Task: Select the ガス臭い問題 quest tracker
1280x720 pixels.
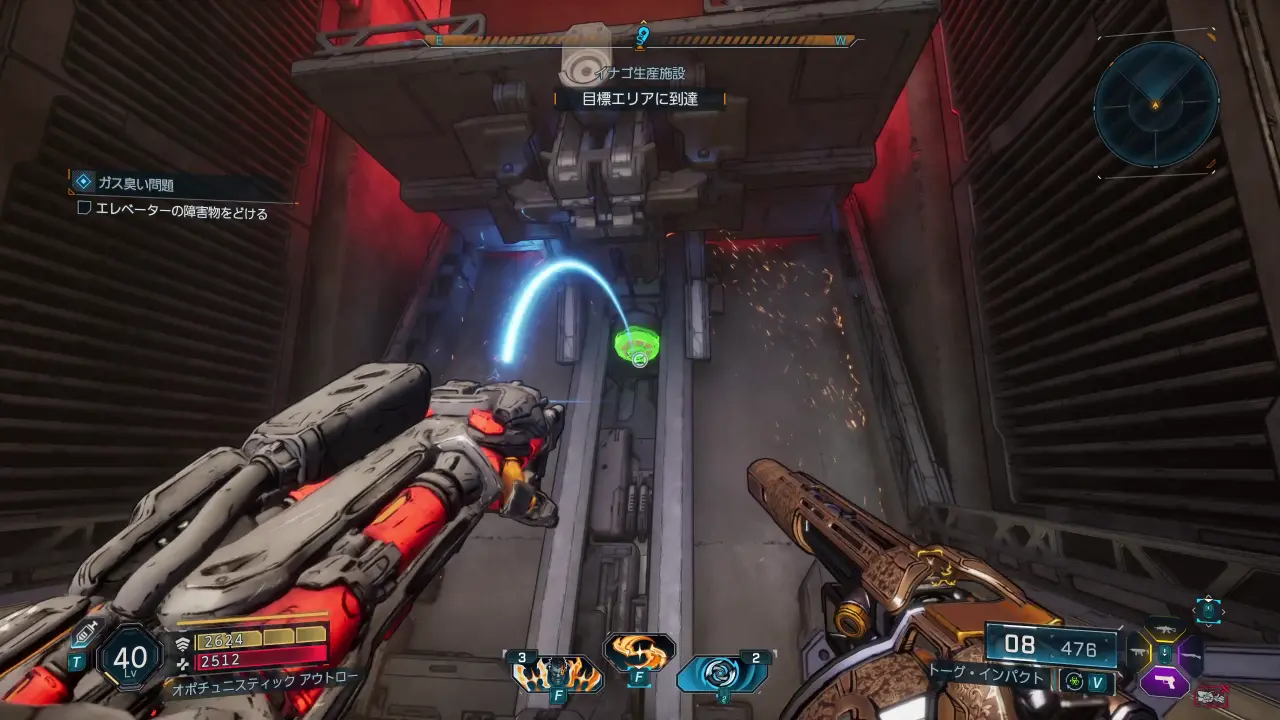Action: [x=135, y=184]
